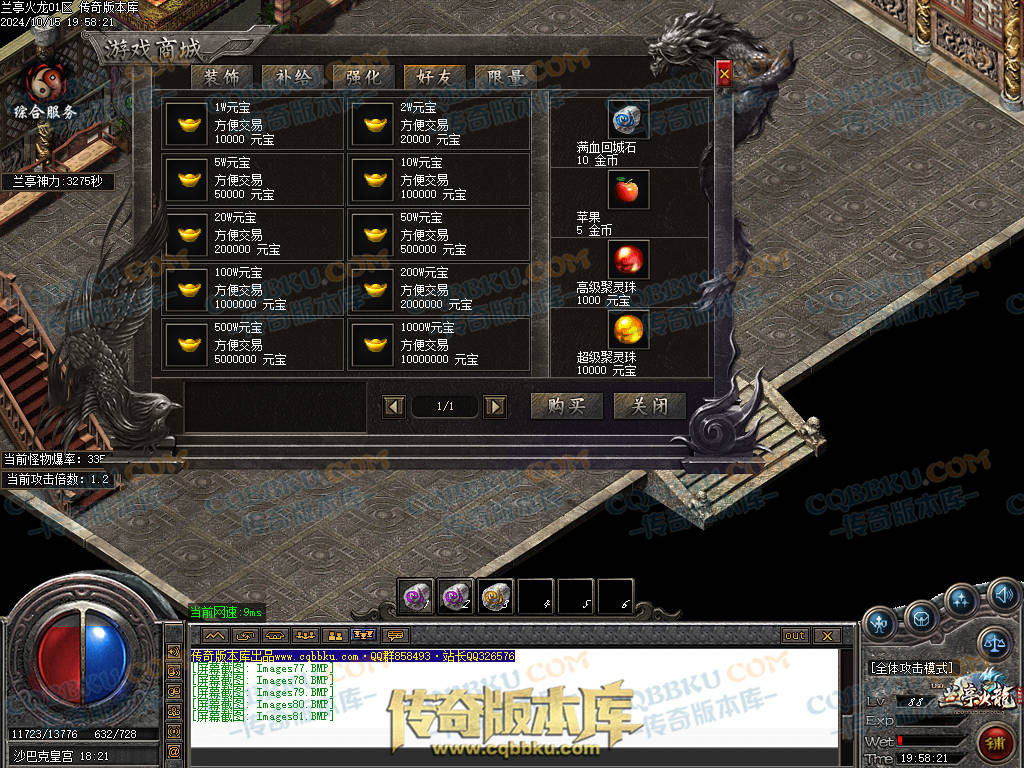Image resolution: width=1024 pixels, height=768 pixels.
Task: Open the 补给 shop tab
Action: [292, 77]
